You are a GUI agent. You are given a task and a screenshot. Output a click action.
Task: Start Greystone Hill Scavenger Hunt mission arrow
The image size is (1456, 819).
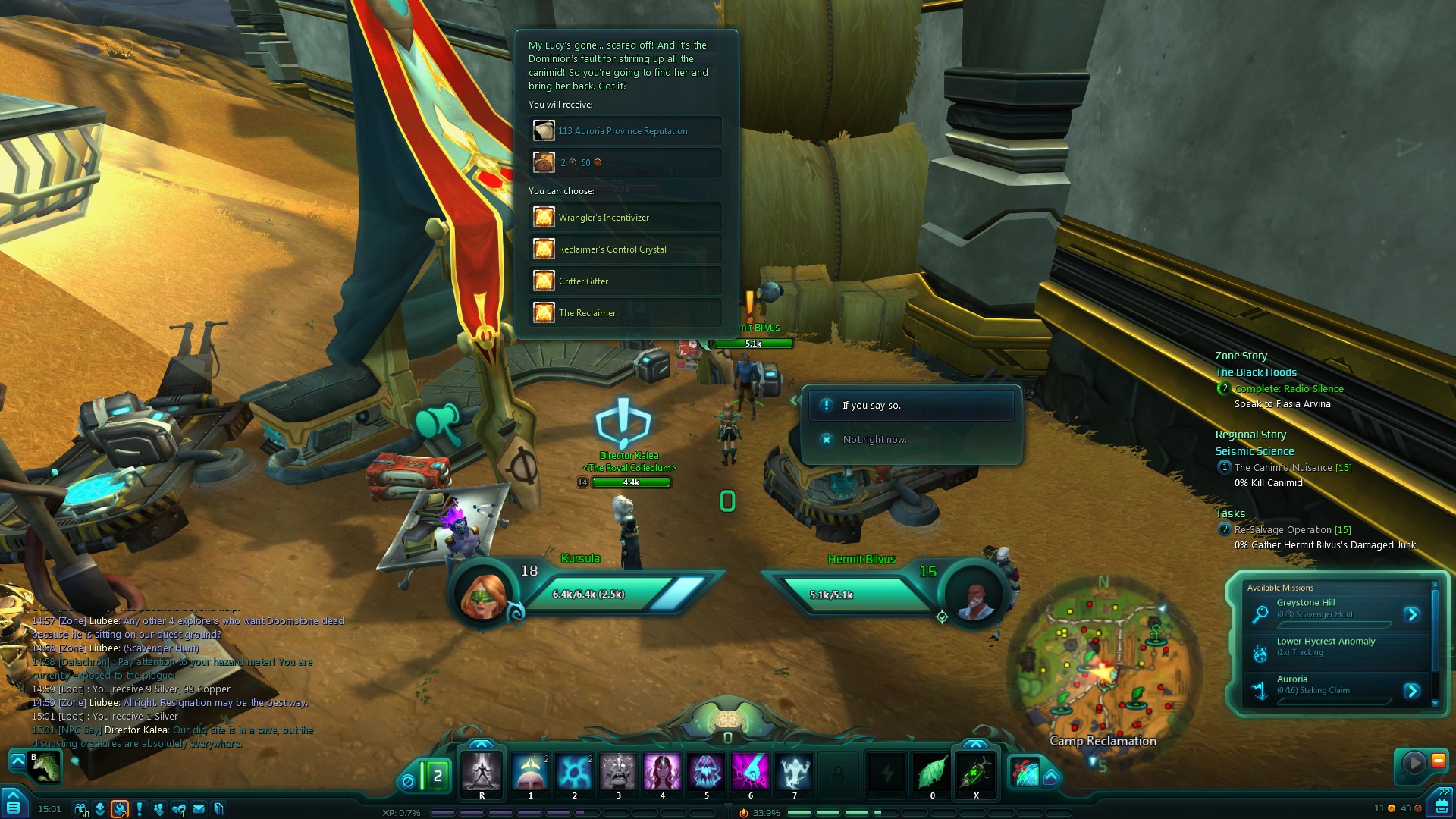1411,614
